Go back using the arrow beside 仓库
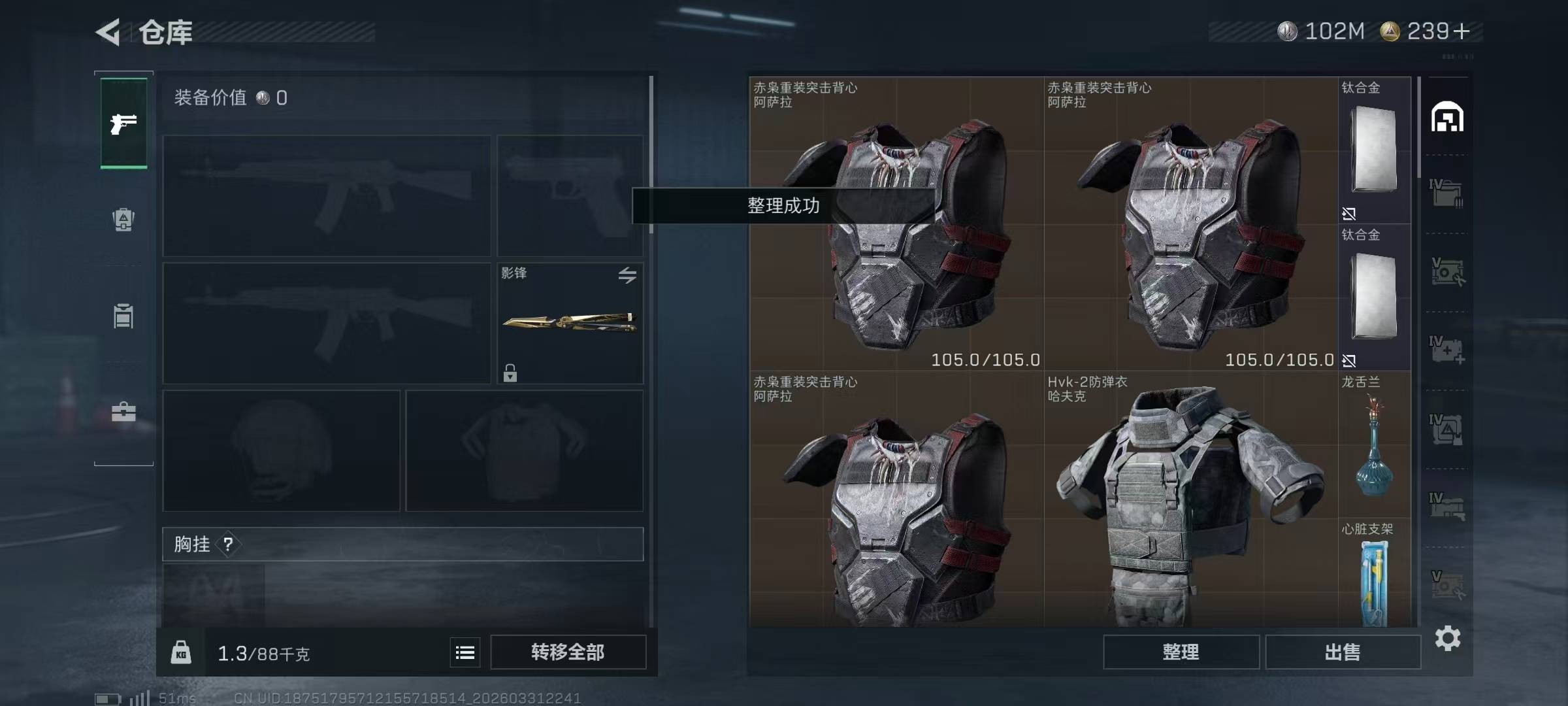Screen dimensions: 1568x706 [x=108, y=32]
